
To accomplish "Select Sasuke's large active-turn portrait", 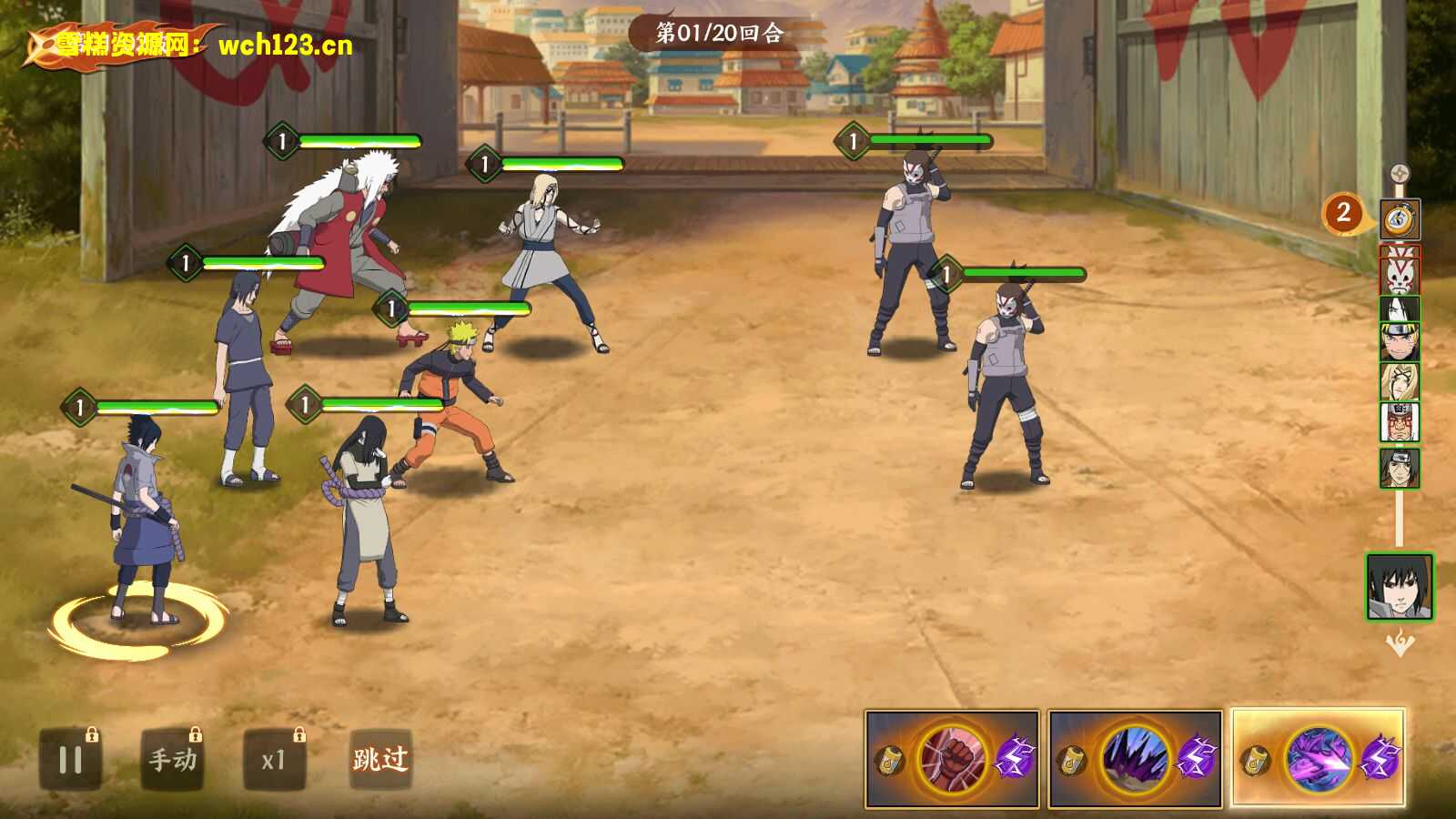I will 1400,587.
